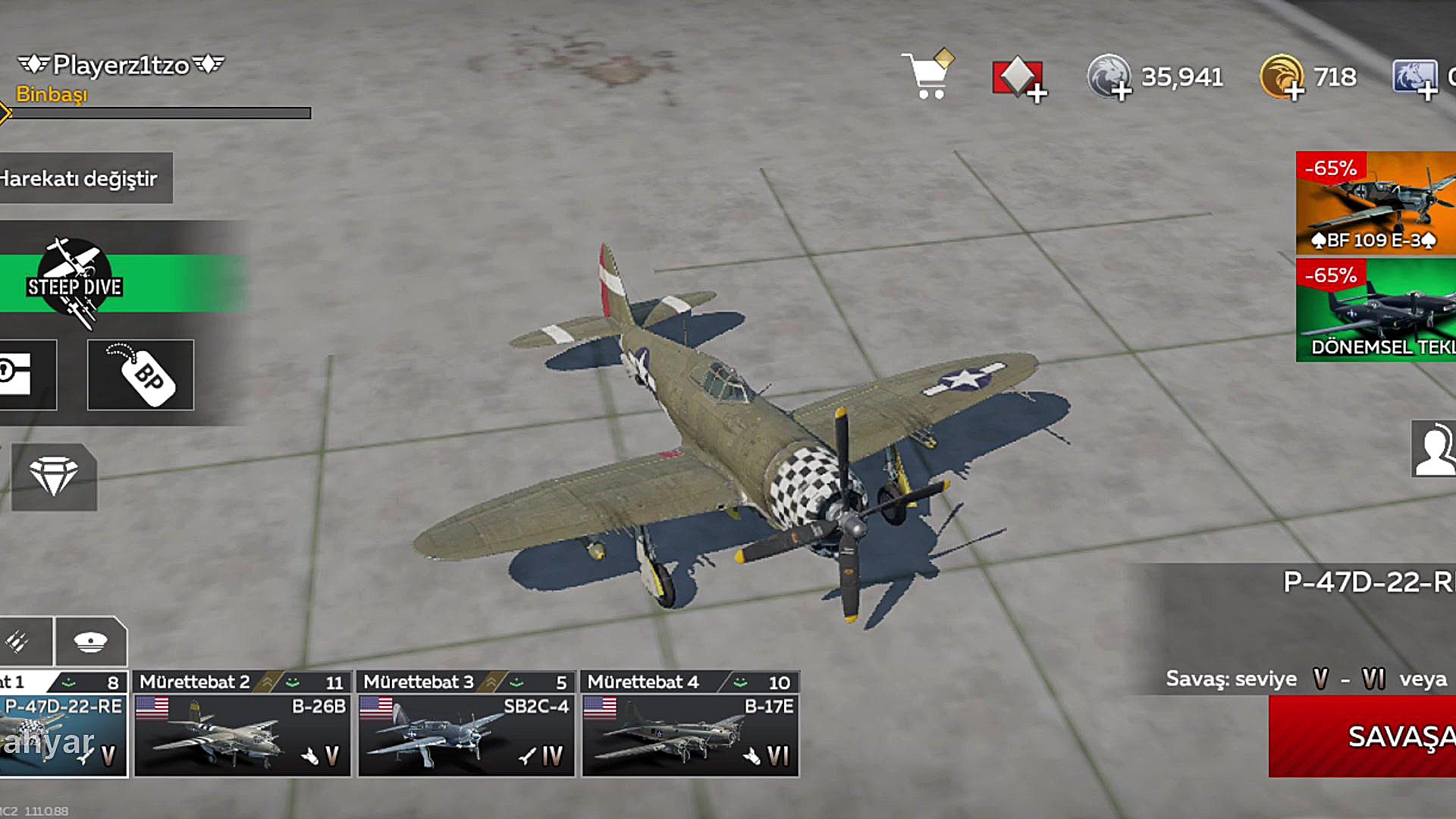Open the BF 109 E-3 discount offer
1456x819 pixels.
pos(1376,203)
